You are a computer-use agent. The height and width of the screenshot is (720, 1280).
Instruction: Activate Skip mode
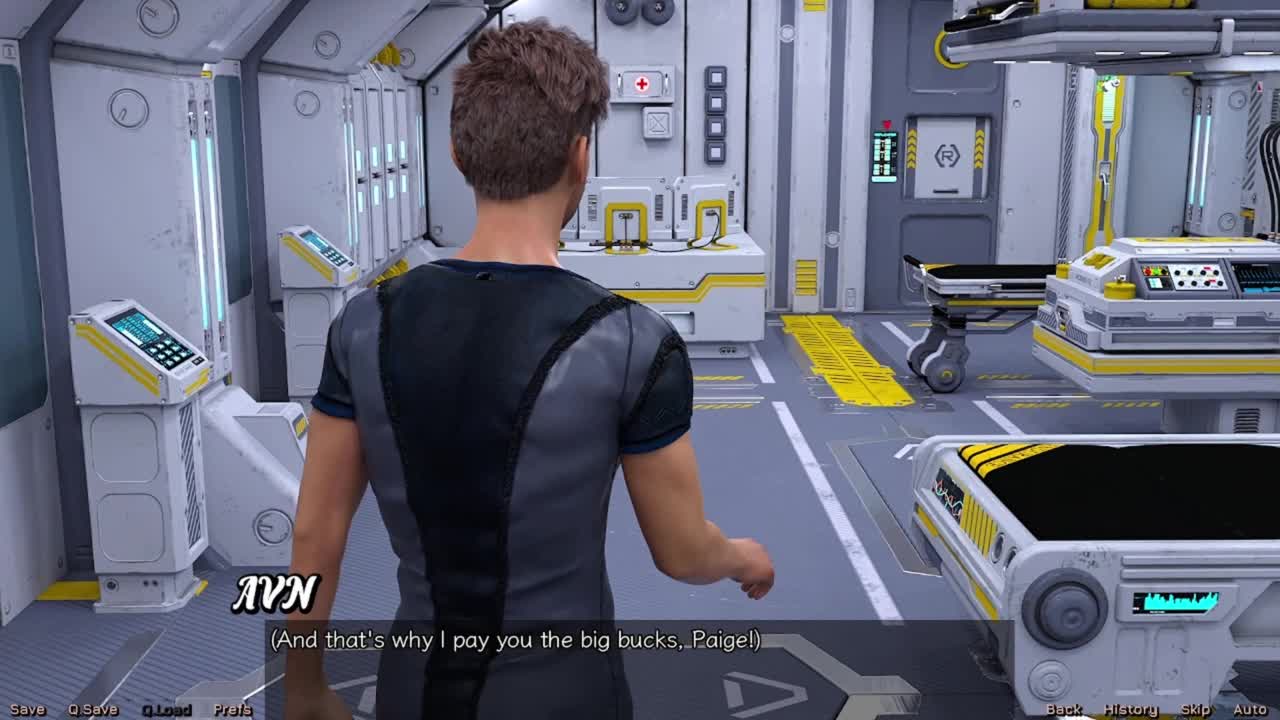pyautogui.click(x=1195, y=709)
